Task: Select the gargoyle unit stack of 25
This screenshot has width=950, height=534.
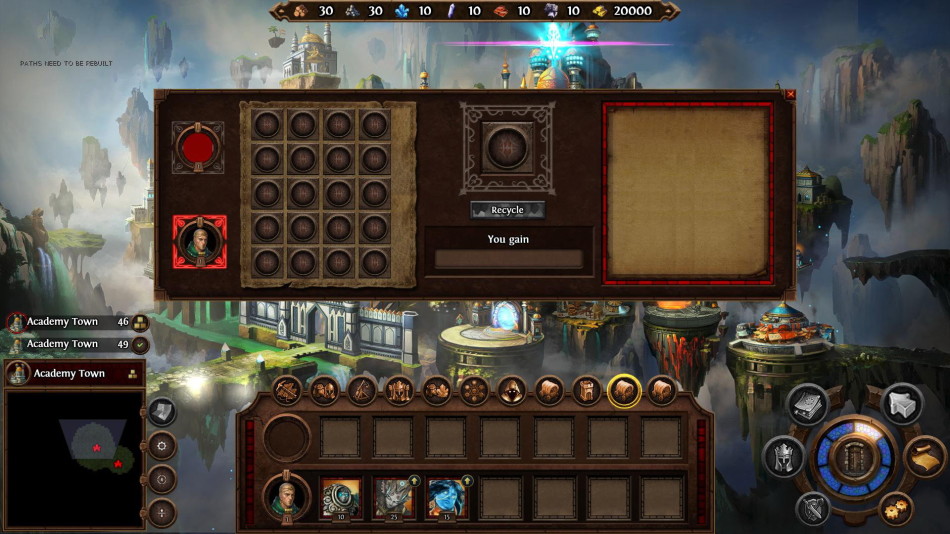Action: [394, 497]
